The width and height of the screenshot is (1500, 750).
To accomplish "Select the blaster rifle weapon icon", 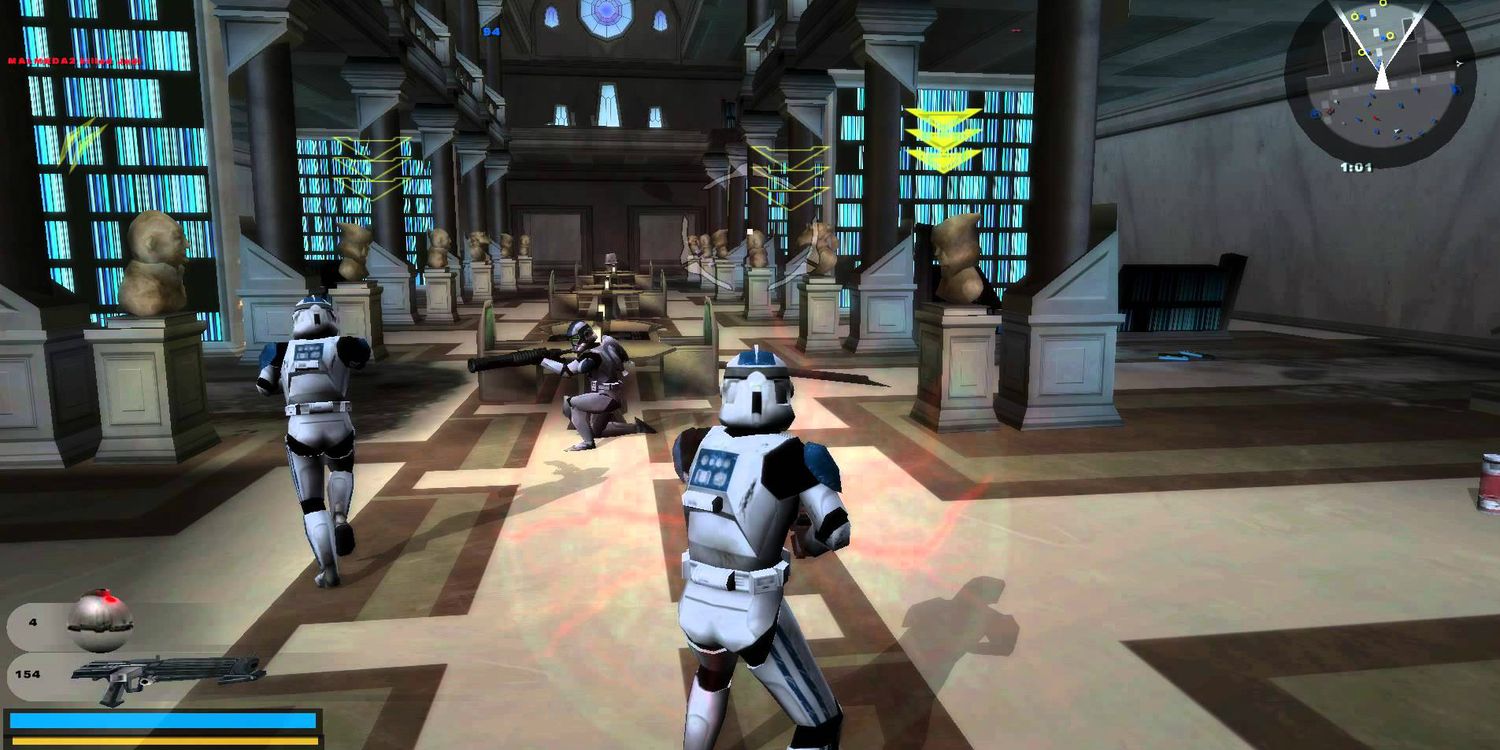I will pos(167,677).
